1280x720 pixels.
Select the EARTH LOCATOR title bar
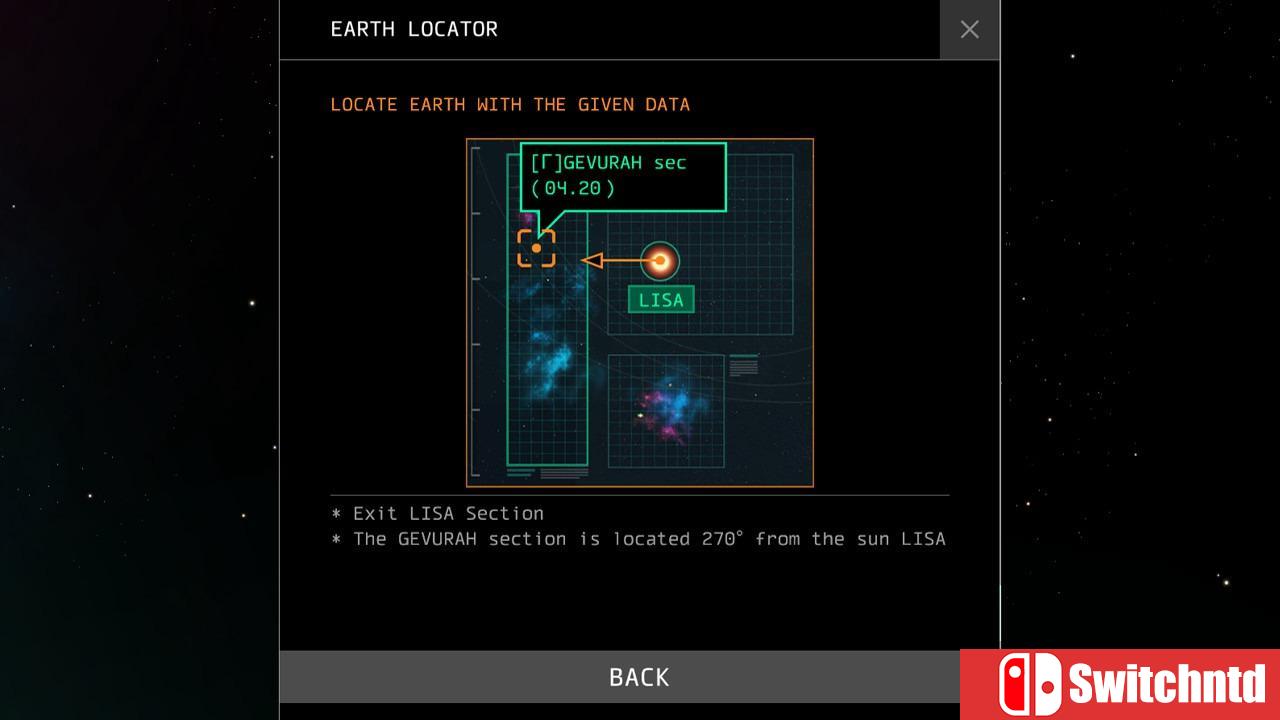click(413, 29)
